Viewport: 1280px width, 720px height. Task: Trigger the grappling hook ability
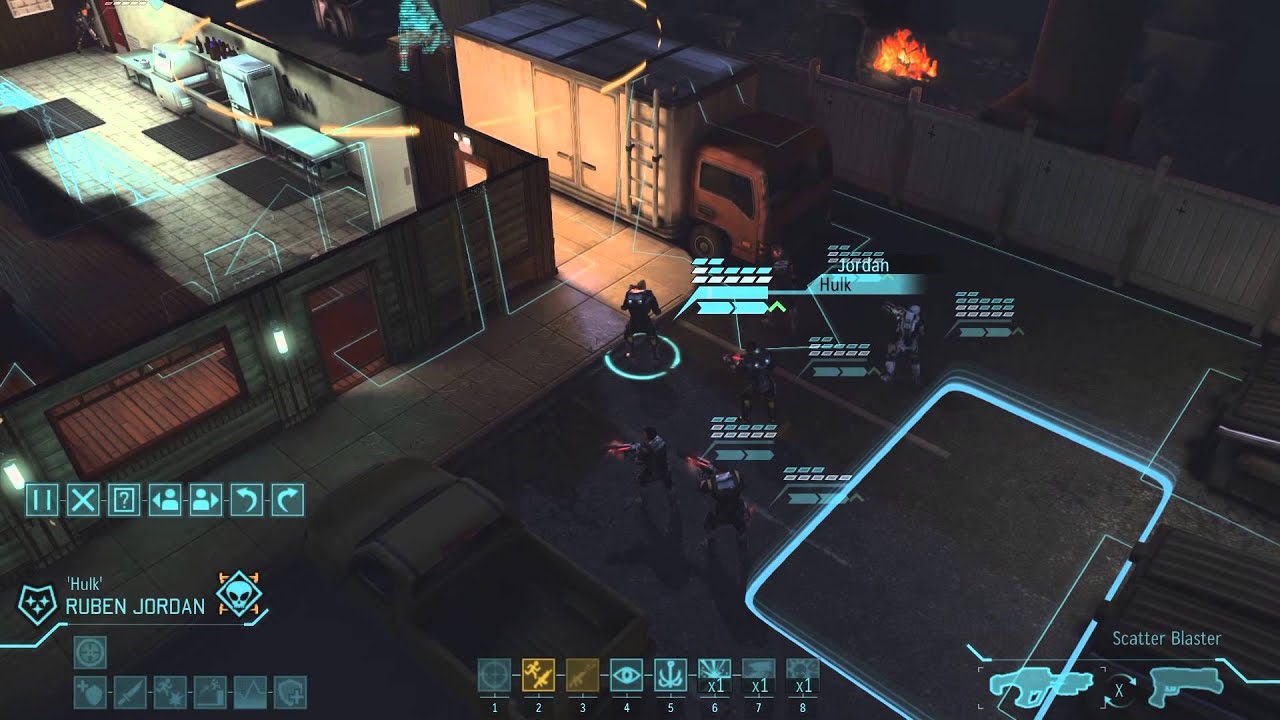coord(670,677)
